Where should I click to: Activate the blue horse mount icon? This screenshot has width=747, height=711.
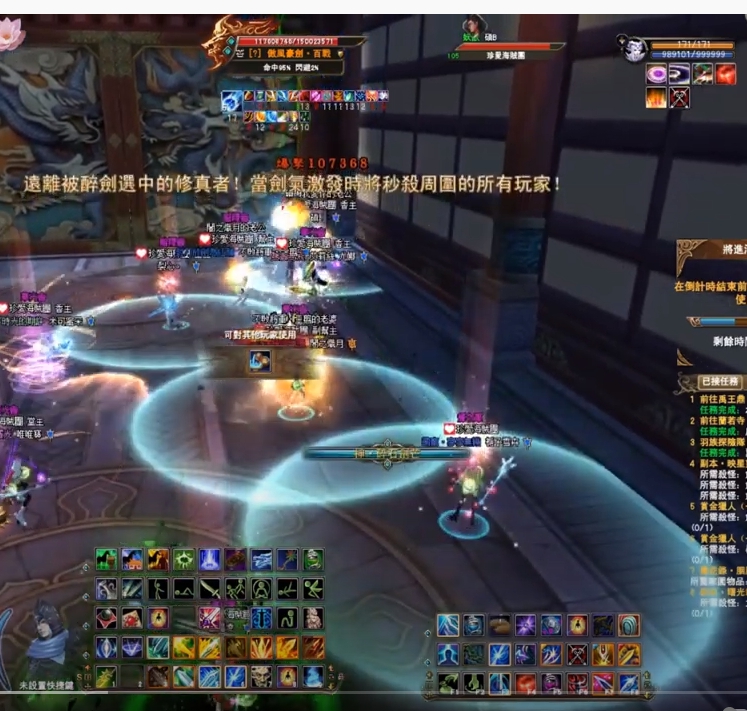tap(132, 559)
